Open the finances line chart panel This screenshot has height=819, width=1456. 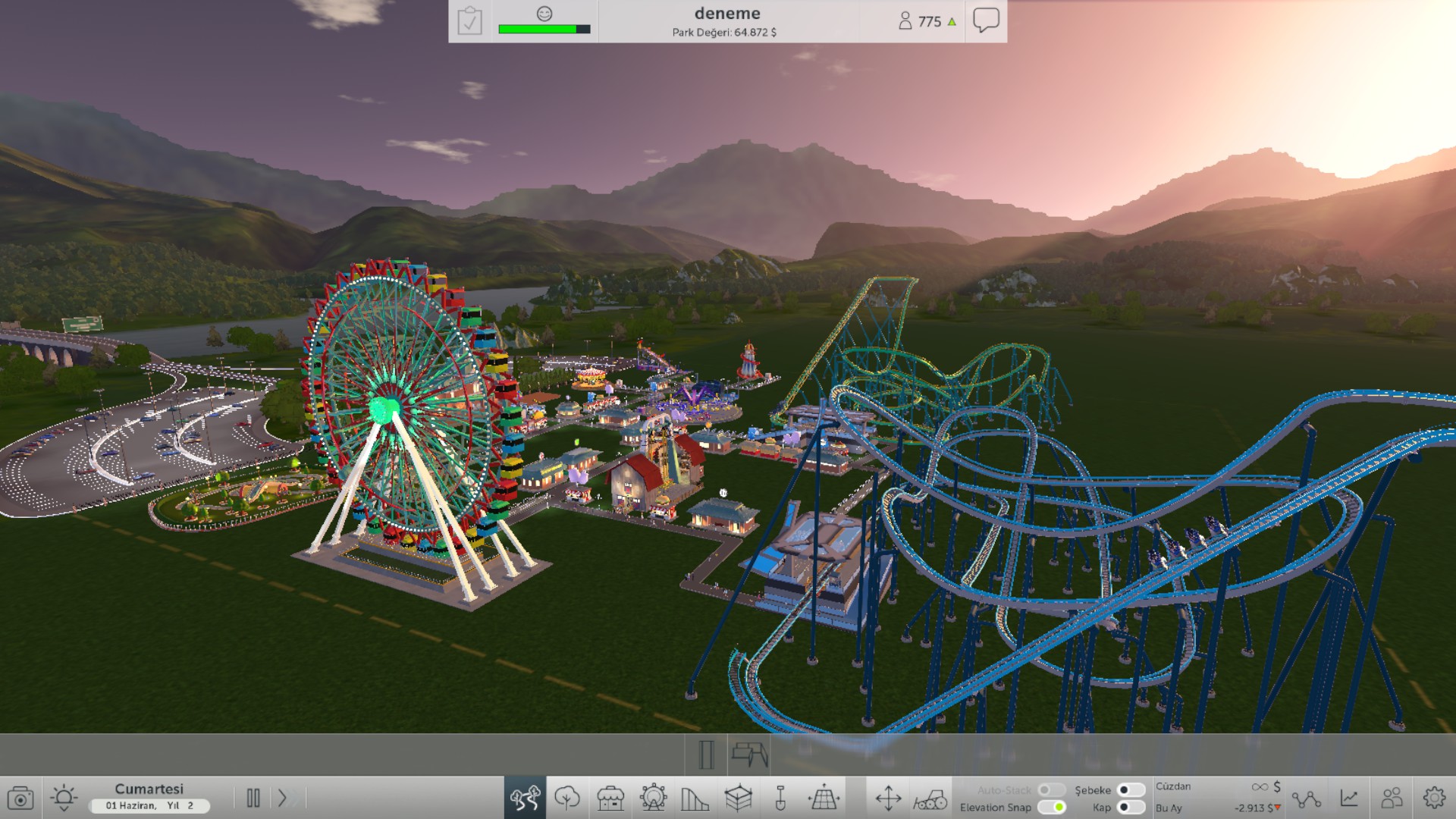[x=1349, y=797]
